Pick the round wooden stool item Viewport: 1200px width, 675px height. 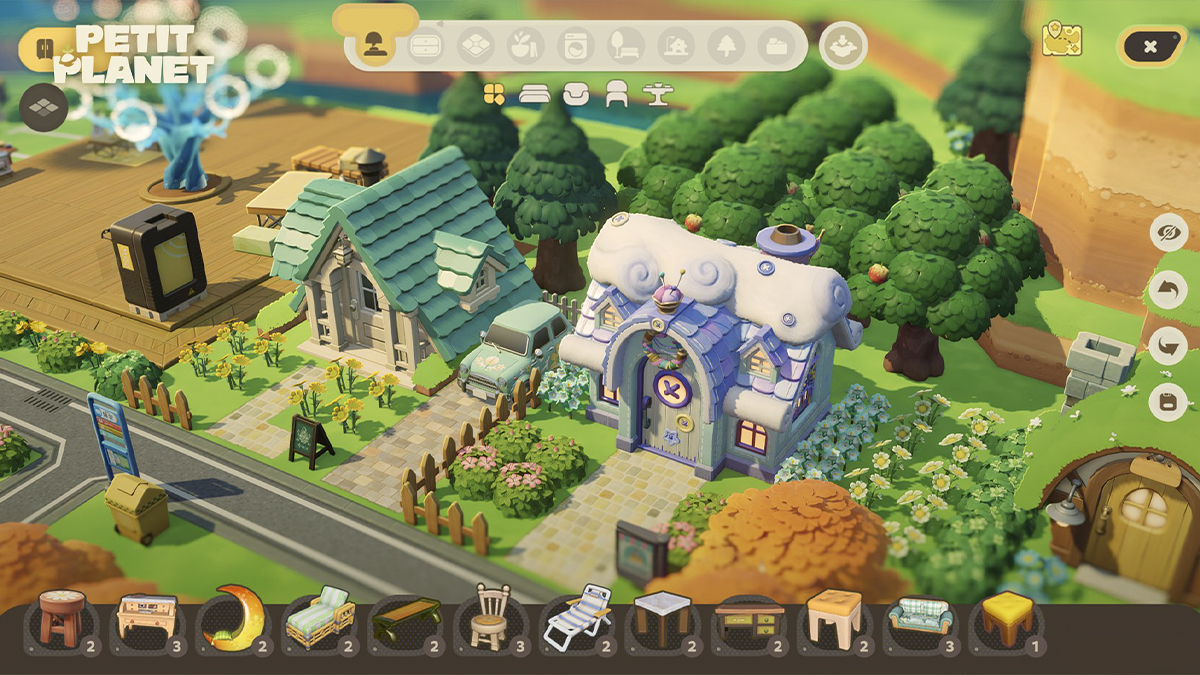[x=62, y=620]
